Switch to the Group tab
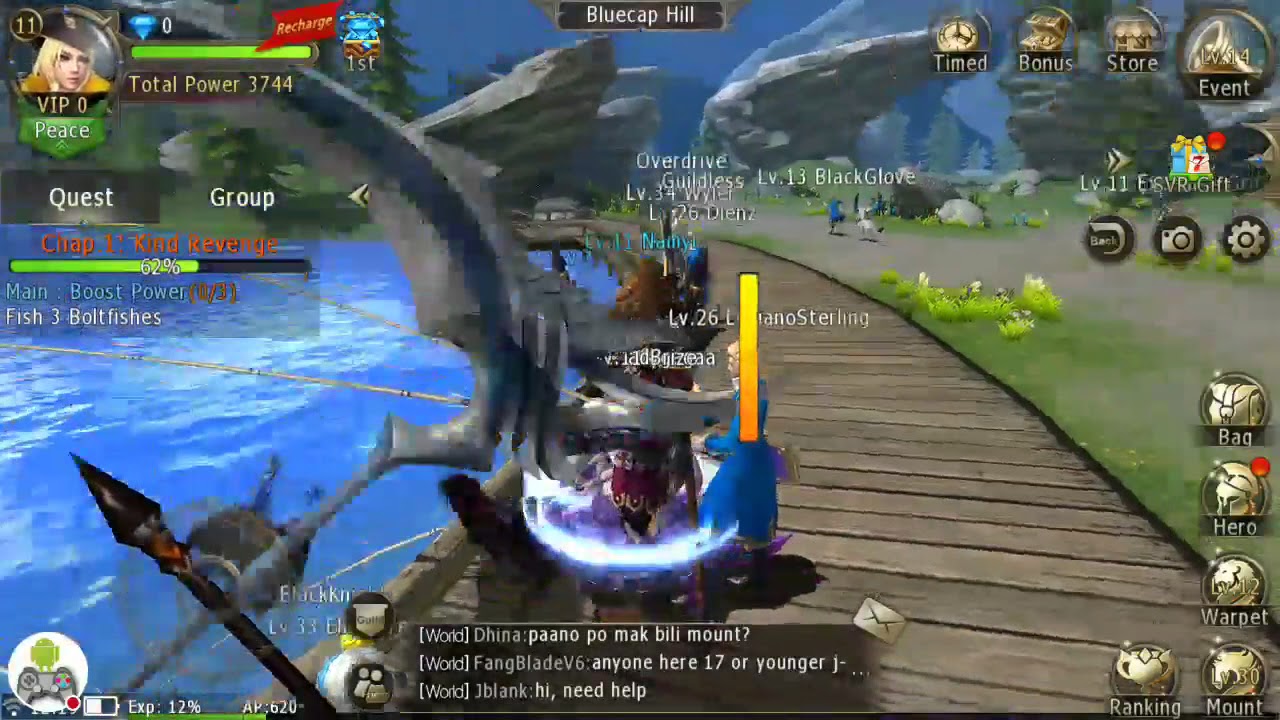The image size is (1280, 720). (241, 198)
